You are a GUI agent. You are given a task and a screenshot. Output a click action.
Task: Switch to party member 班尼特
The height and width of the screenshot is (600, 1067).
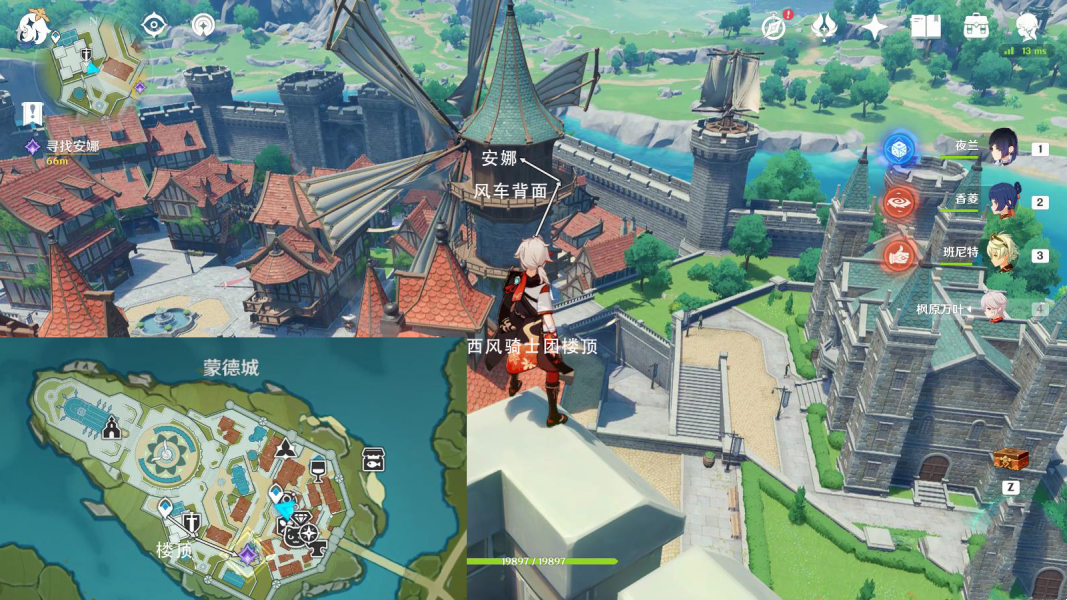1002,254
